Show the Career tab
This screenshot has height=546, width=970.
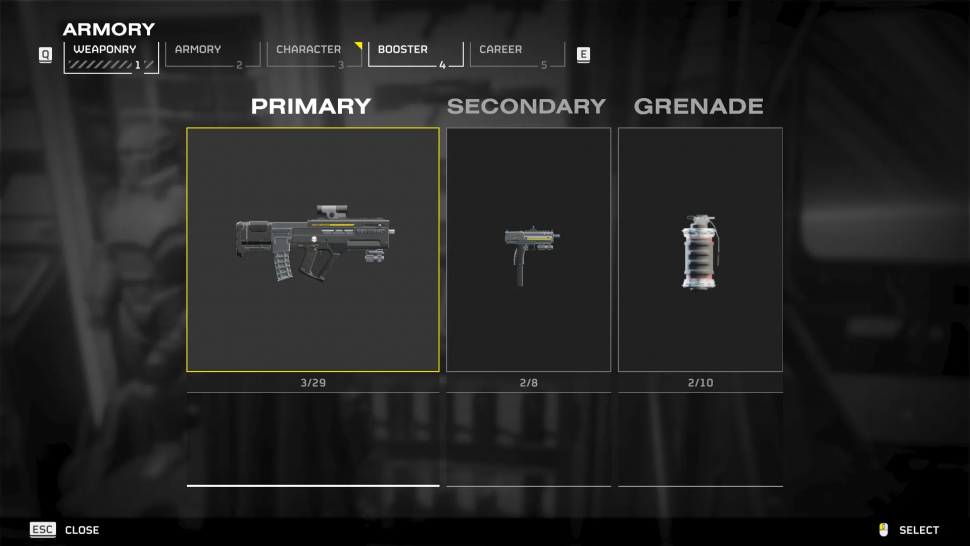(516, 56)
